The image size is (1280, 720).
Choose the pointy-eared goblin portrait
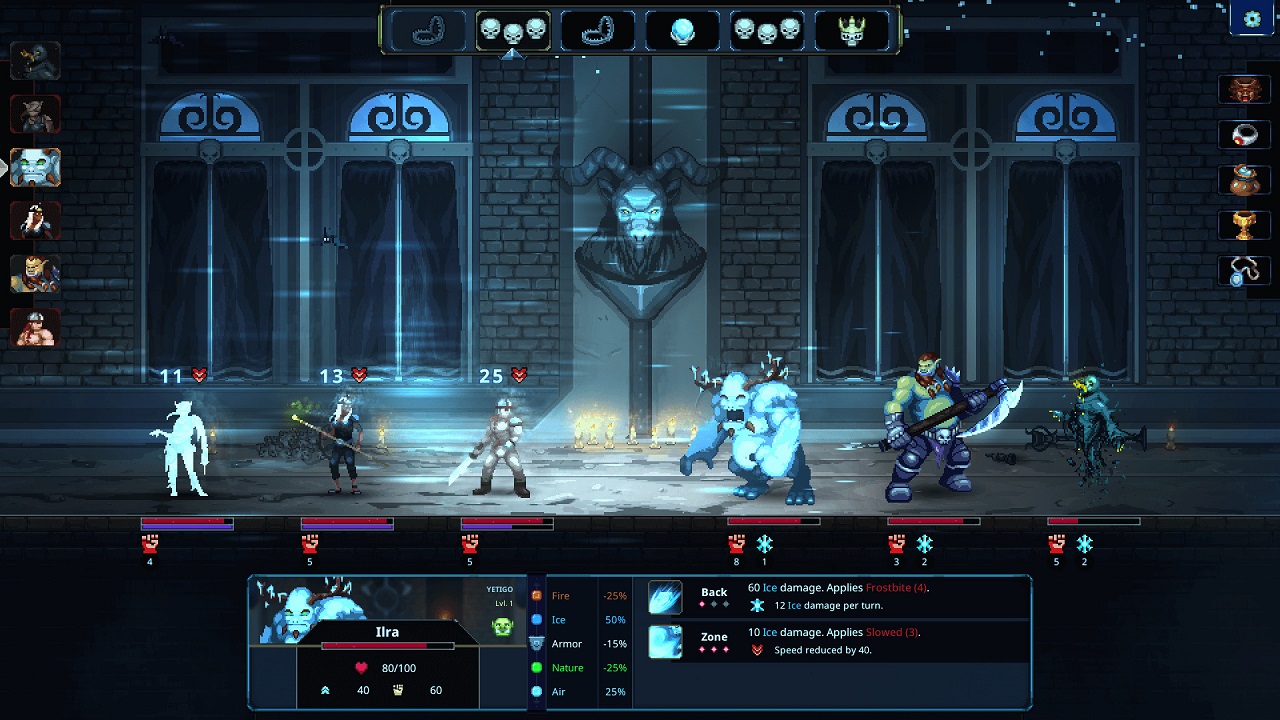35,115
